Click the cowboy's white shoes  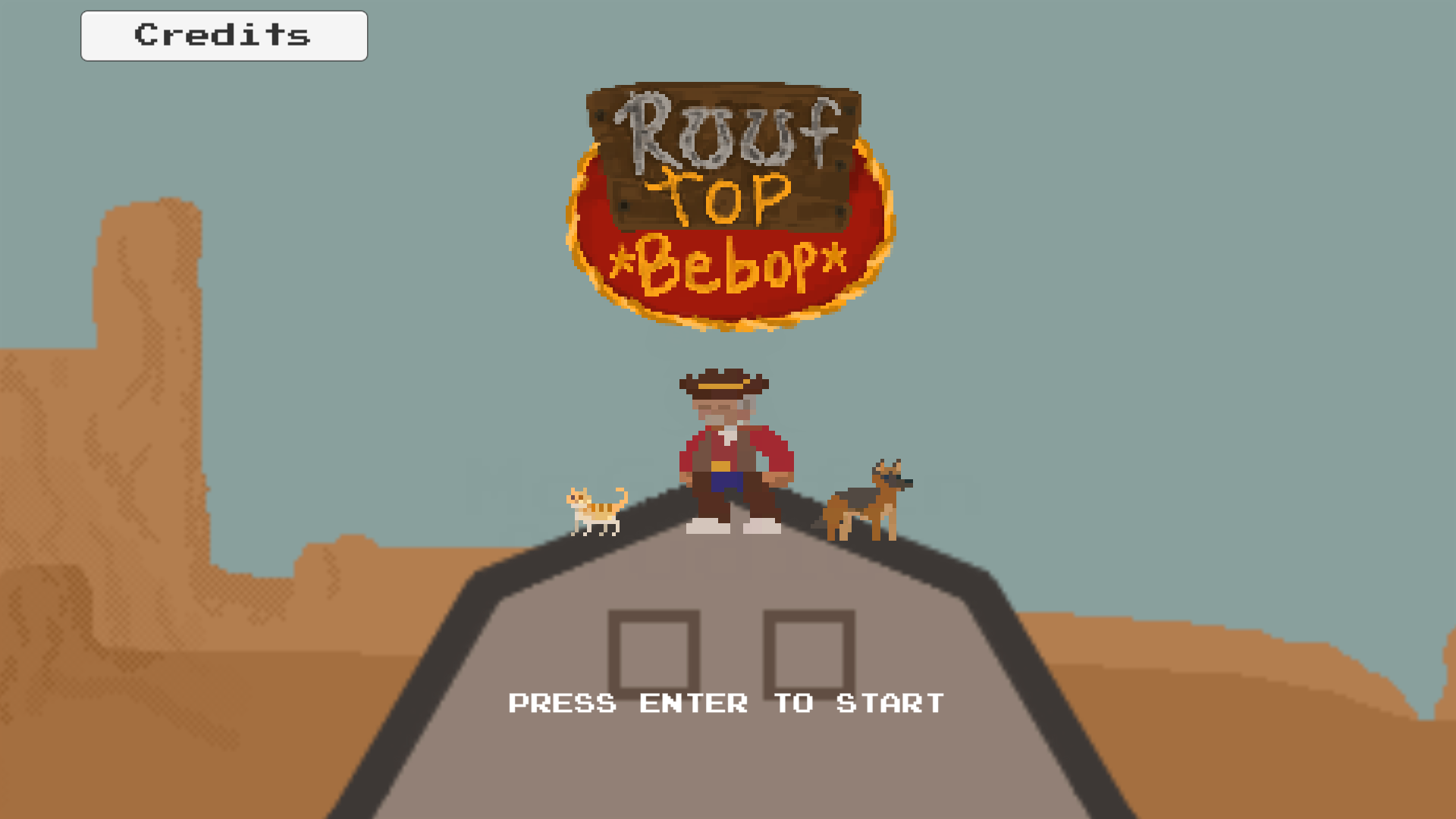click(x=709, y=527)
